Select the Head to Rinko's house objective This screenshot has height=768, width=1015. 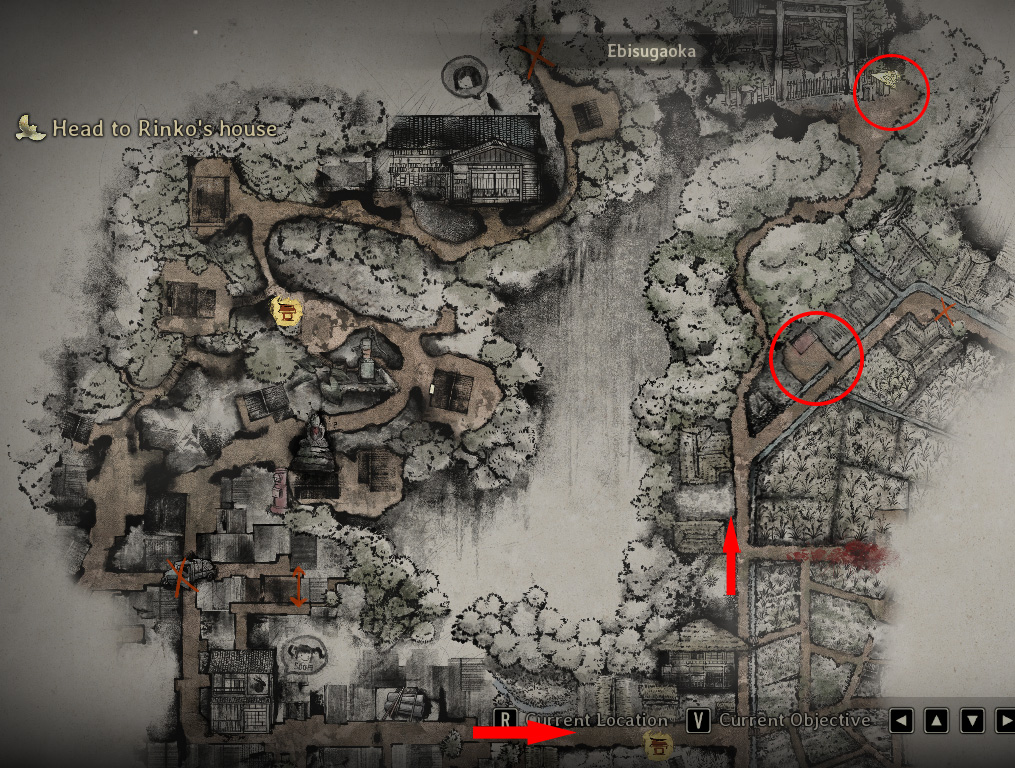(x=163, y=128)
